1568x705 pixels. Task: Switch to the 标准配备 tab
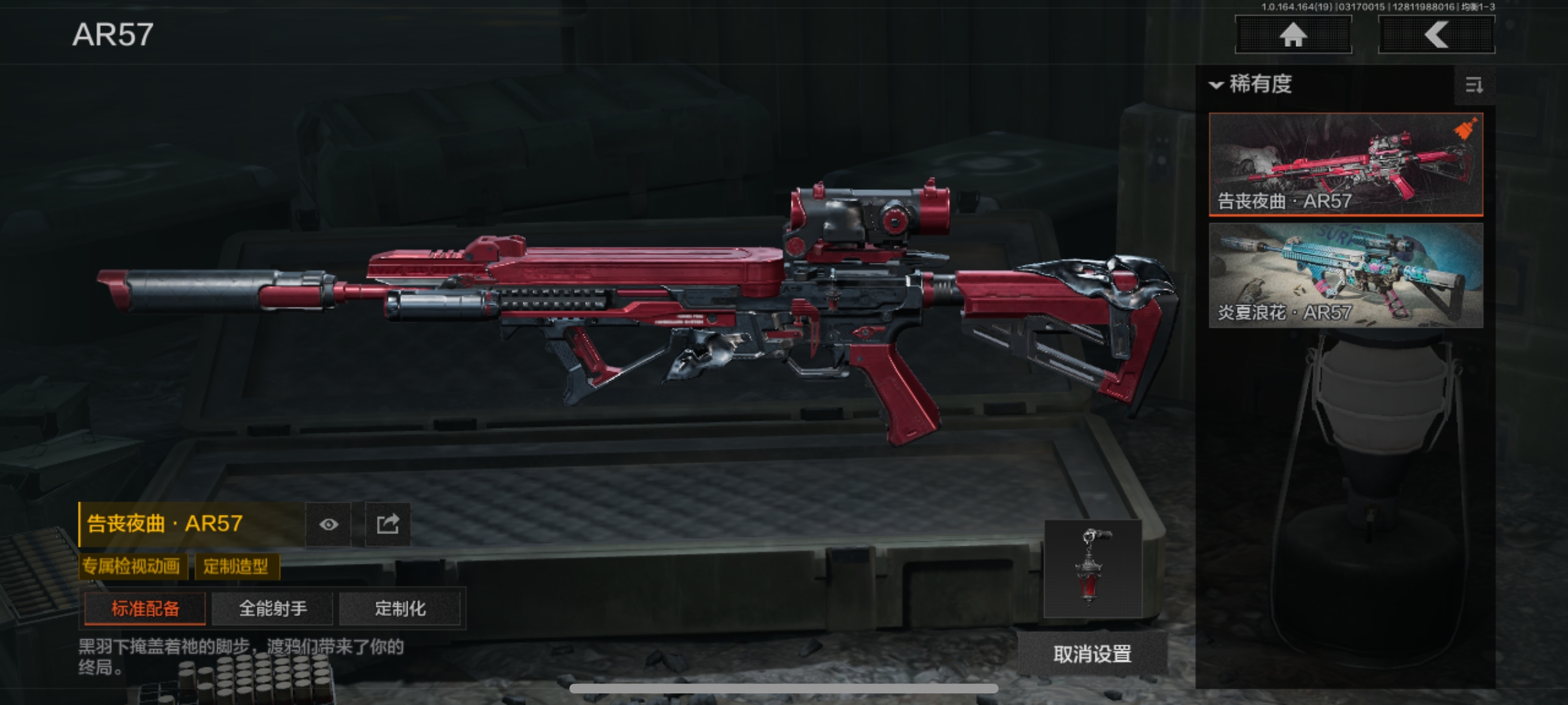point(145,609)
